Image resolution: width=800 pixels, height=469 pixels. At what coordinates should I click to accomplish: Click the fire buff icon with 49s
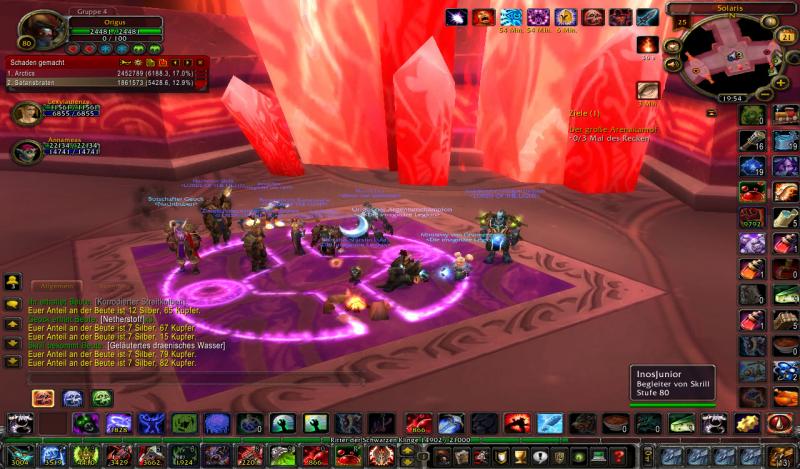(x=648, y=44)
